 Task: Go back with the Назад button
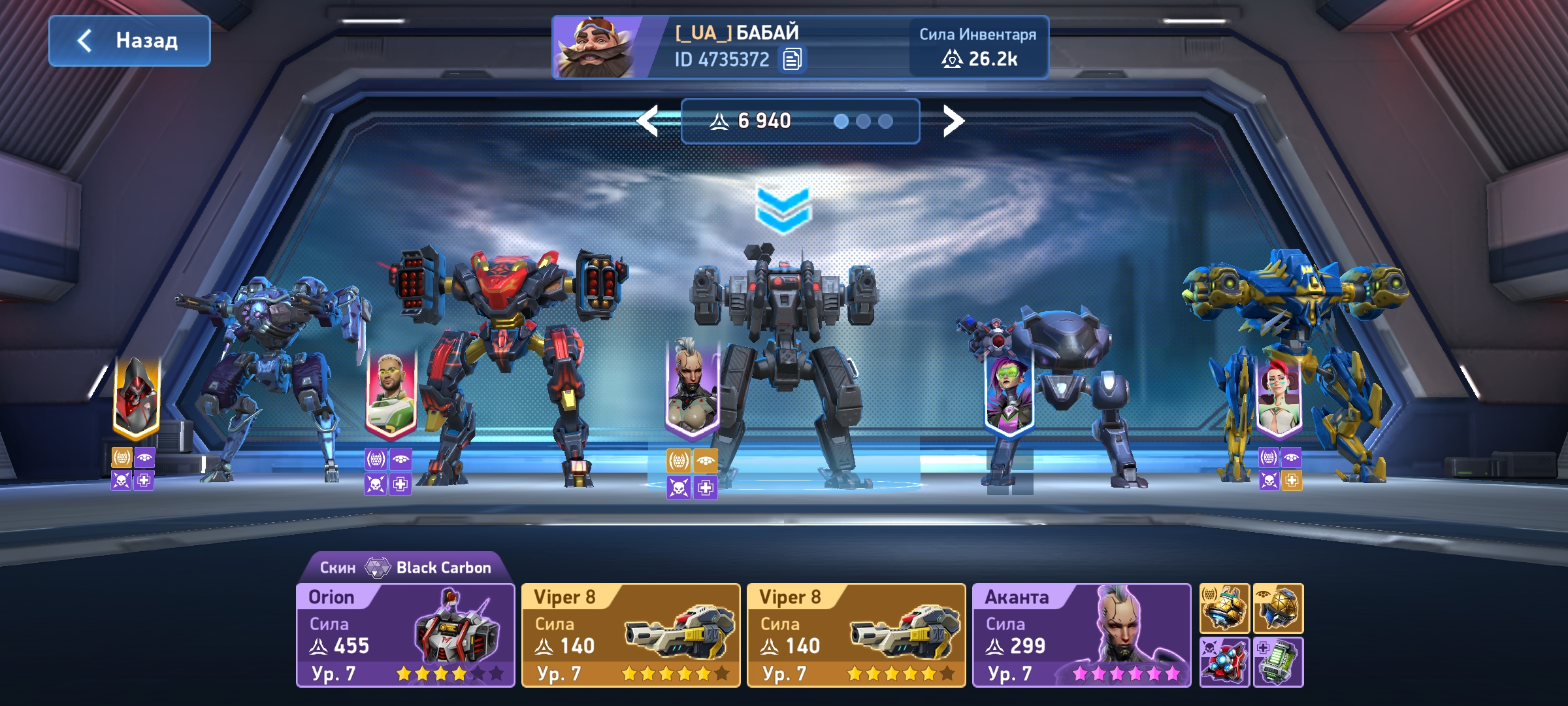[129, 41]
